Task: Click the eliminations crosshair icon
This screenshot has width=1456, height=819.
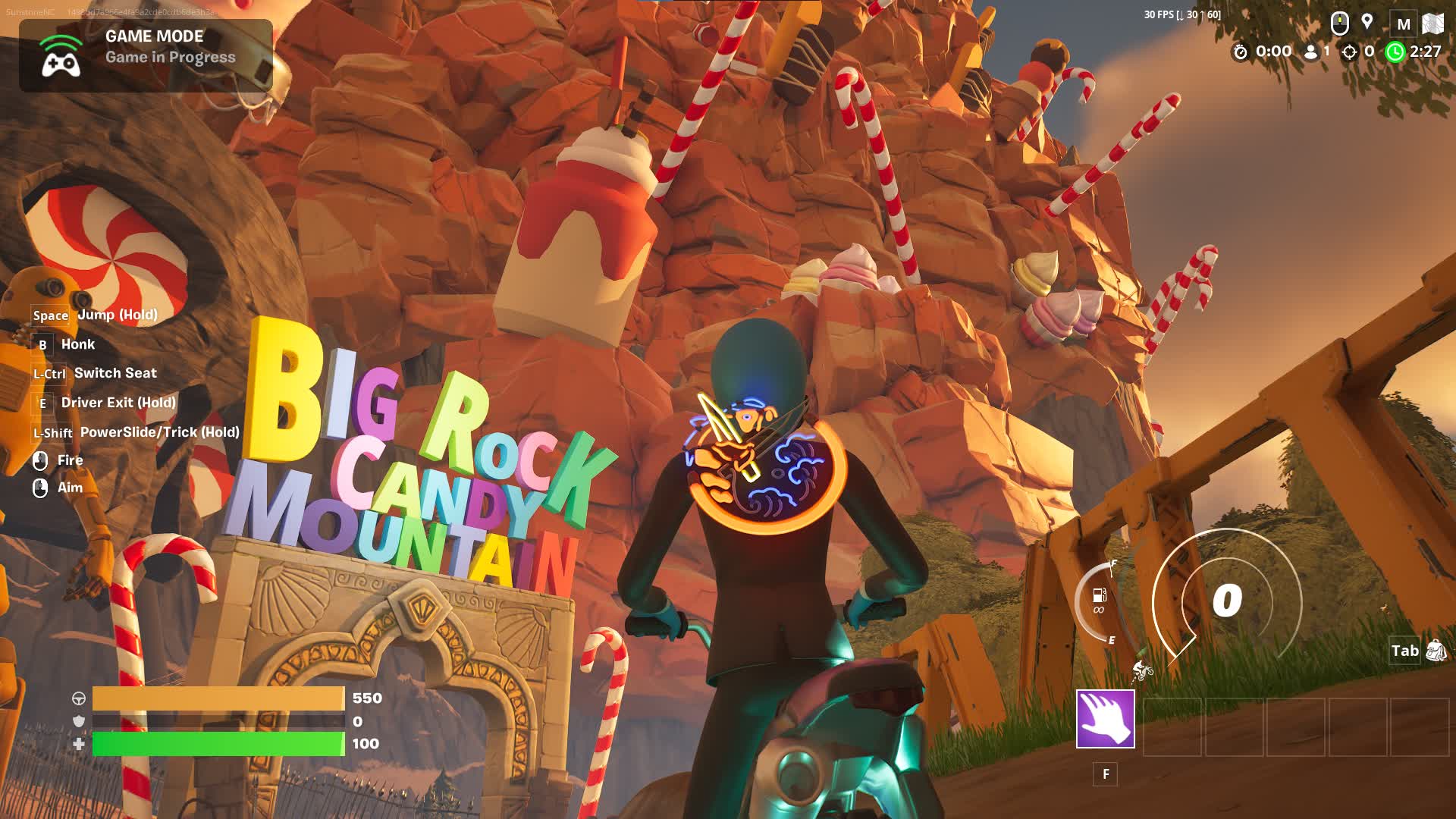Action: [1348, 53]
